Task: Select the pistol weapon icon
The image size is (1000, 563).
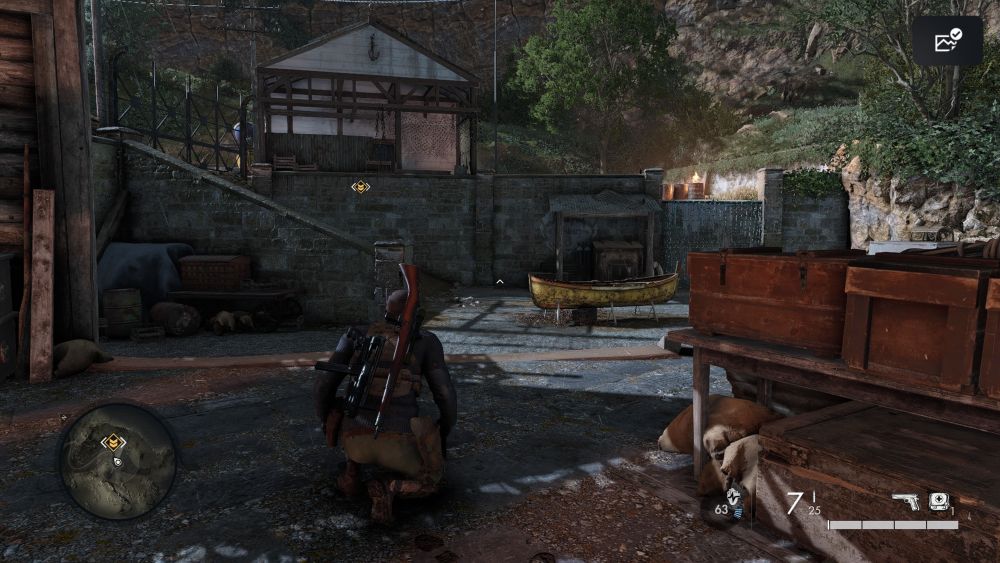Action: 907,501
